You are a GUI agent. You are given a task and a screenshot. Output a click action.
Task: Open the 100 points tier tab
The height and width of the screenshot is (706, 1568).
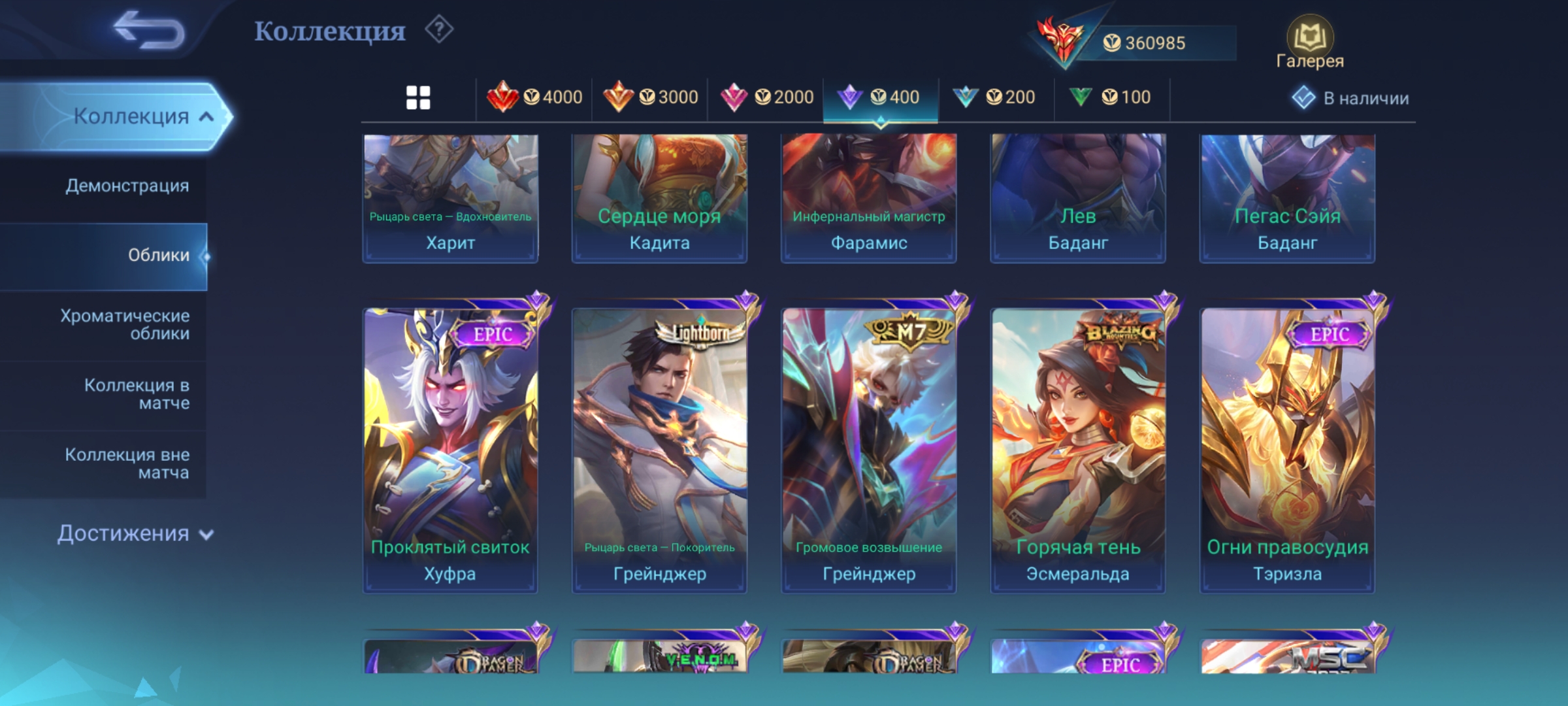(1110, 98)
